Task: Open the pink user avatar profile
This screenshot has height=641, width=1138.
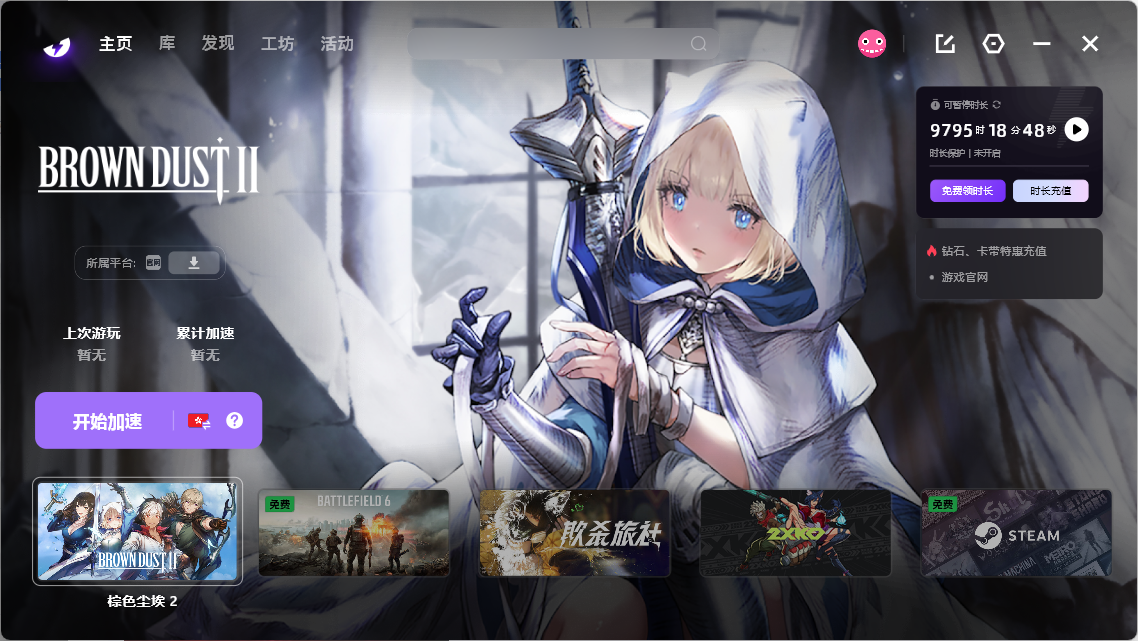Action: [872, 43]
